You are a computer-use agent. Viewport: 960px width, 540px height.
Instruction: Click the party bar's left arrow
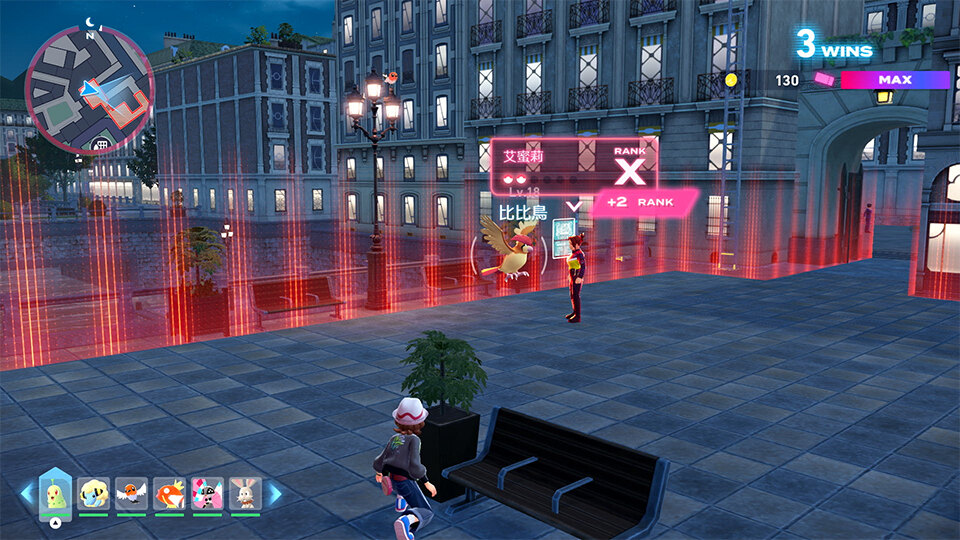coord(27,493)
